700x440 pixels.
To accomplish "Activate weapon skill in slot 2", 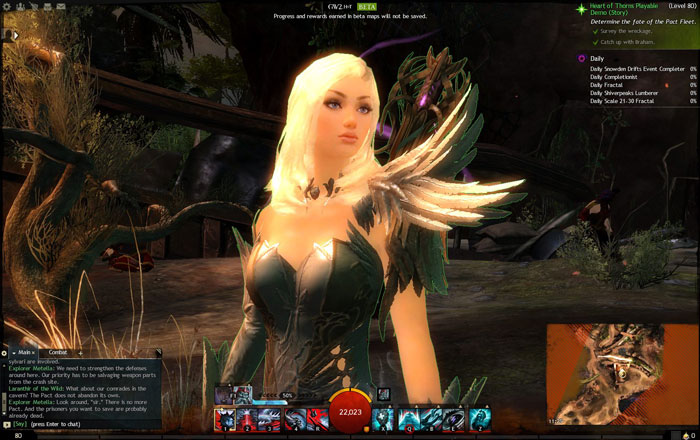I will click(247, 419).
